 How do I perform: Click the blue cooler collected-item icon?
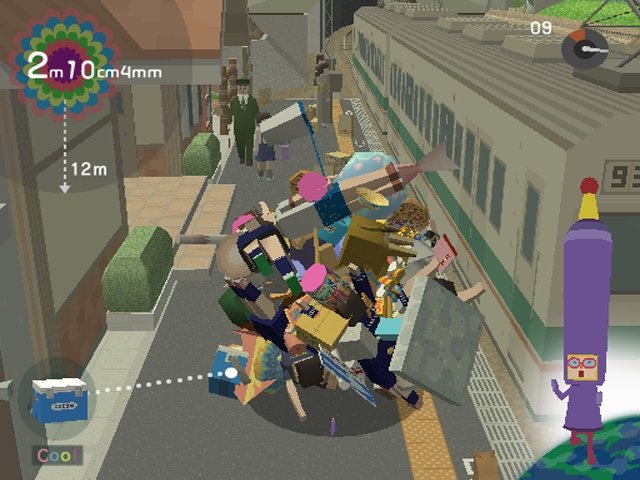point(55,400)
